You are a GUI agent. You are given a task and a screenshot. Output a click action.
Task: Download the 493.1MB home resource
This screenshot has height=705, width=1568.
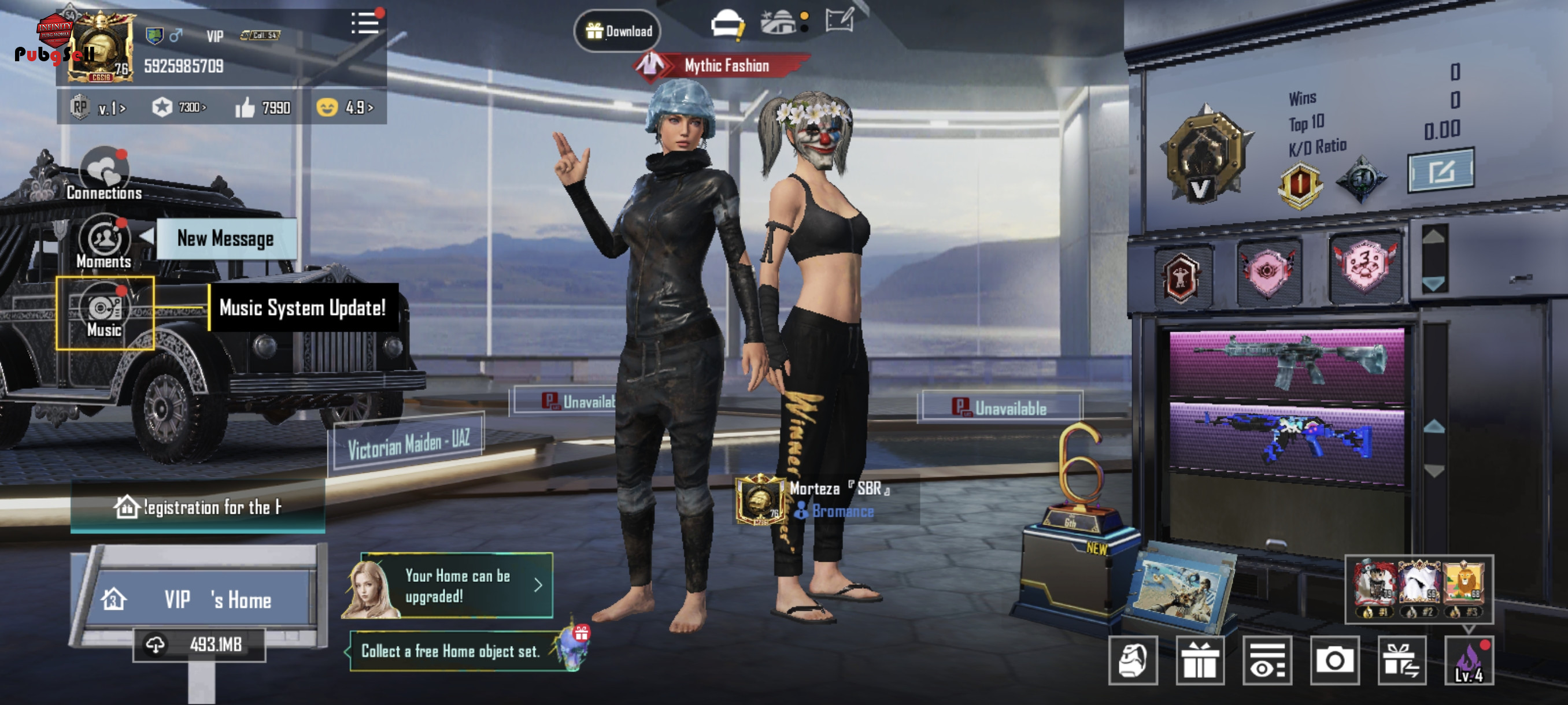point(199,644)
